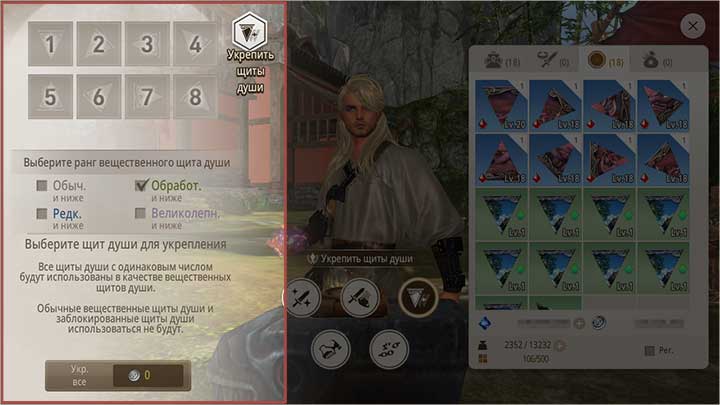Image resolution: width=720 pixels, height=405 pixels.
Task: Tick the 'Обыч.' rank checkbox
Action: [42, 185]
